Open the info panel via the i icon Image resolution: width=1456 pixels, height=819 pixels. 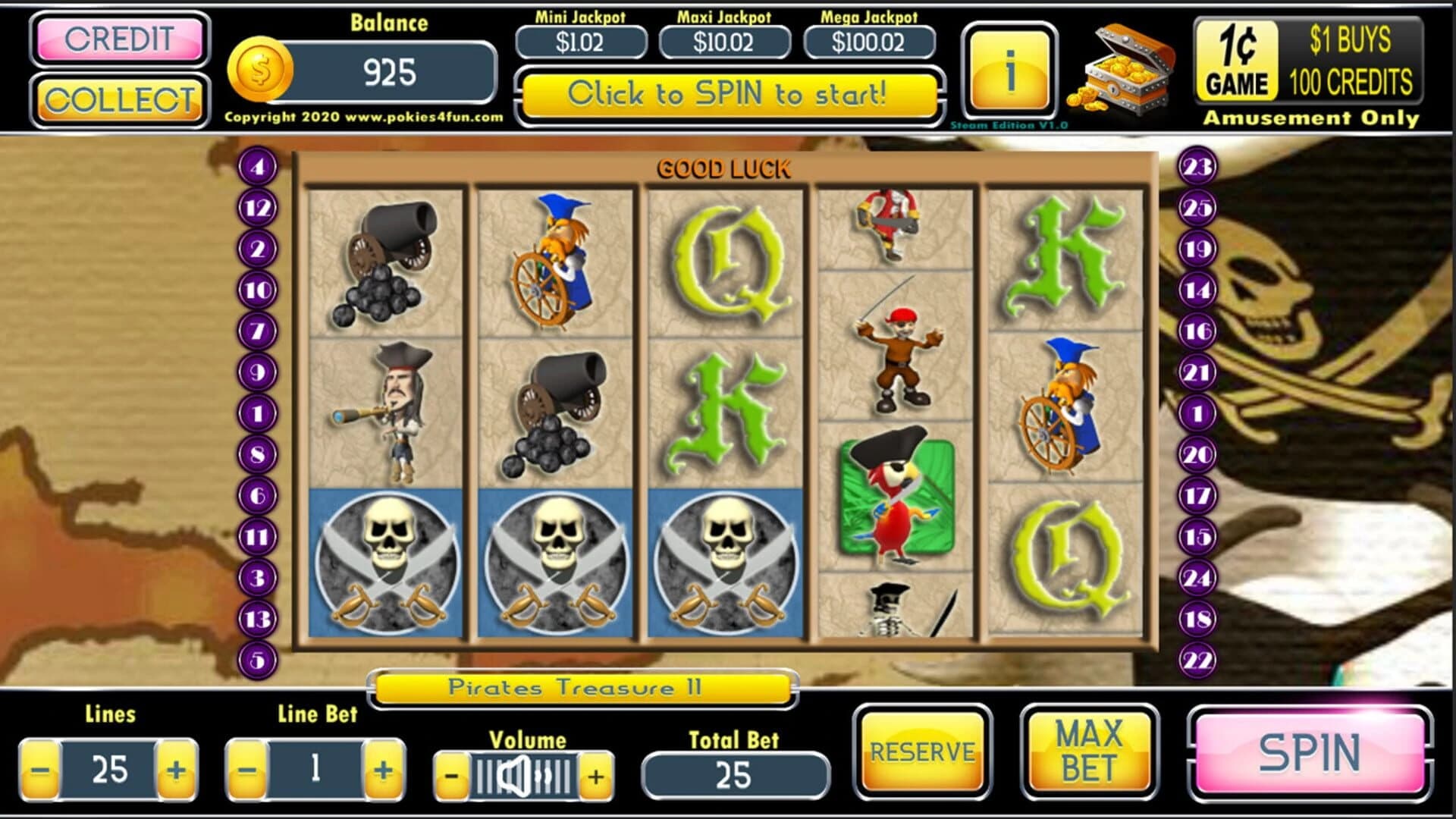pos(1009,68)
